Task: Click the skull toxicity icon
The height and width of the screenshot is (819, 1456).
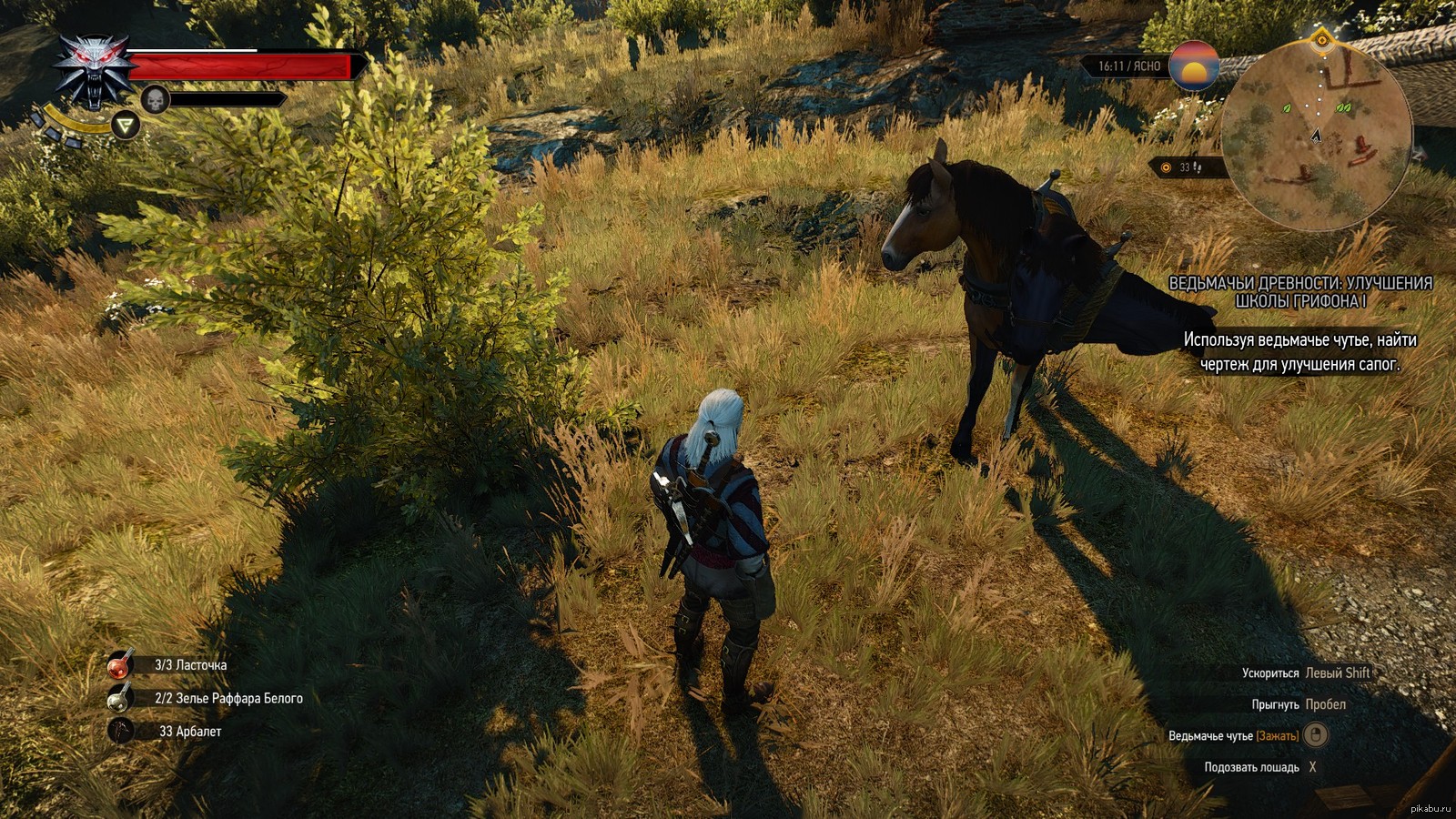Action: tap(156, 99)
